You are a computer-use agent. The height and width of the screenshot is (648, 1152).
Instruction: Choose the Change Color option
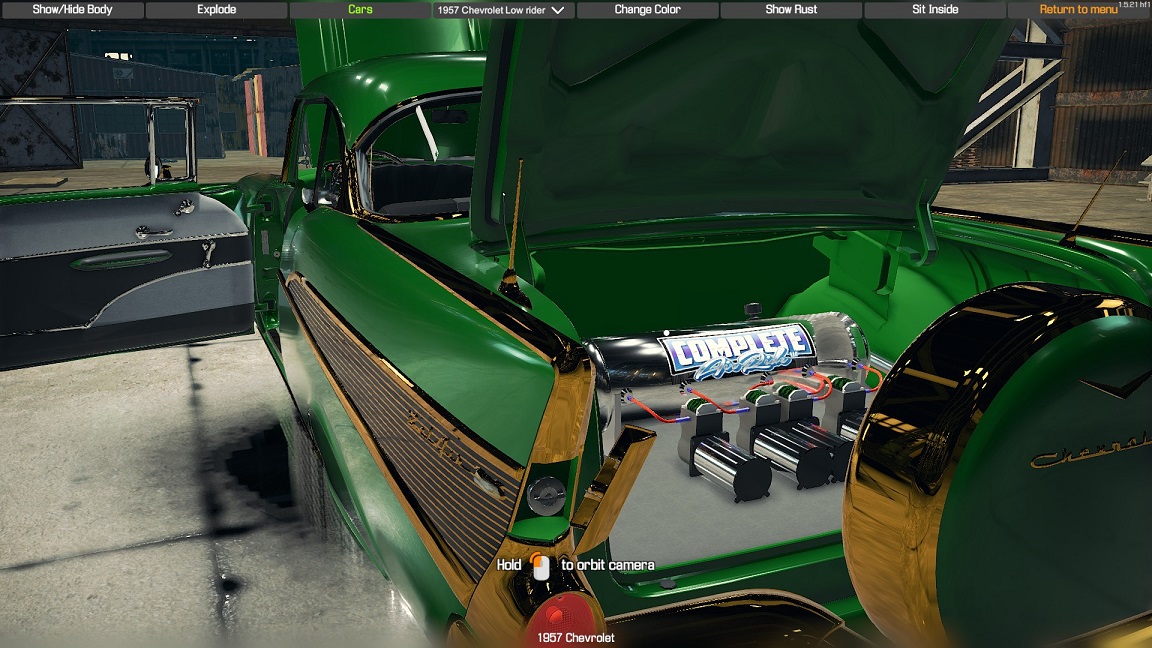point(647,10)
